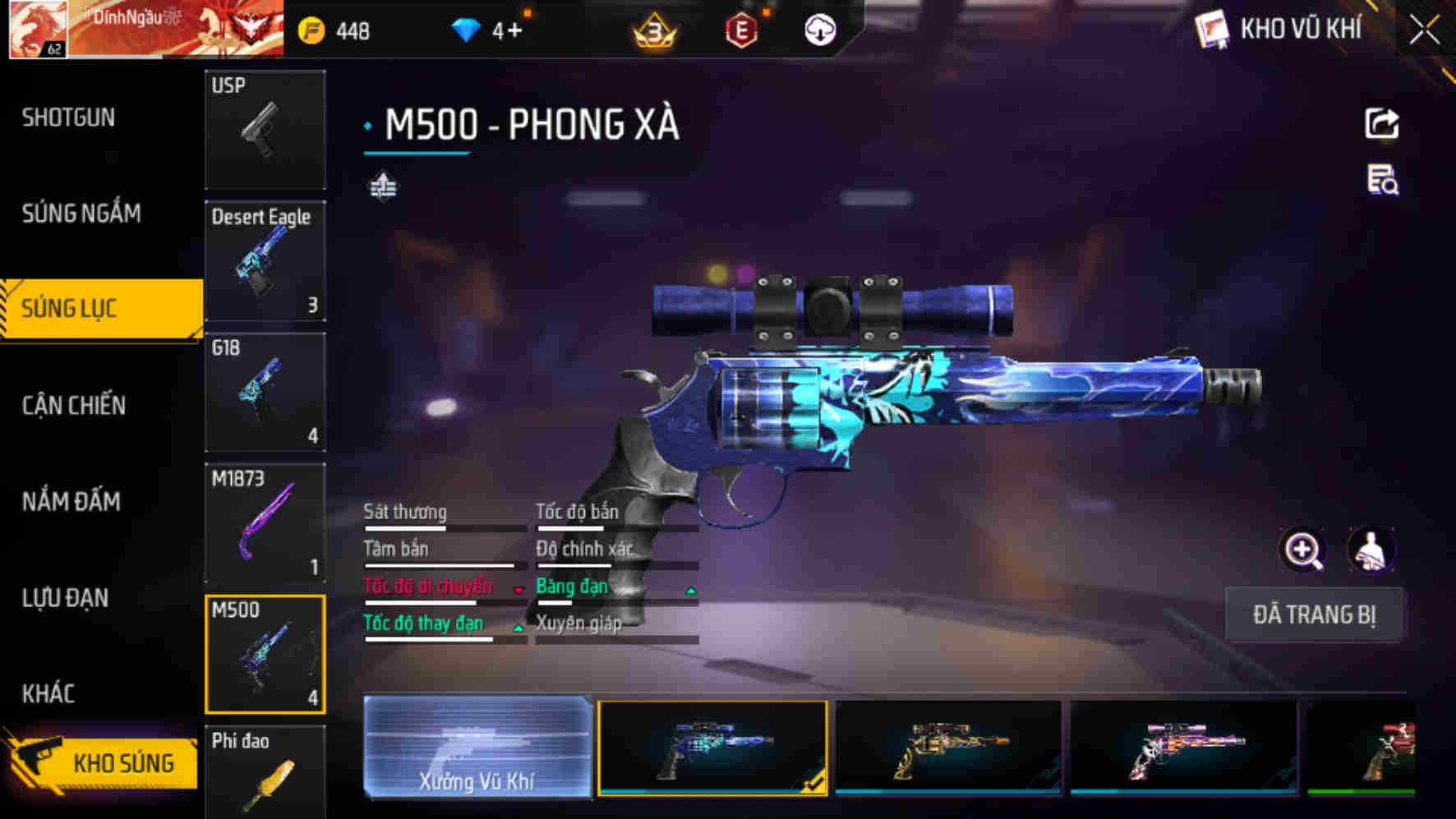Click the share icon for M500 Phong Xà
This screenshot has height=819, width=1456.
1383,123
